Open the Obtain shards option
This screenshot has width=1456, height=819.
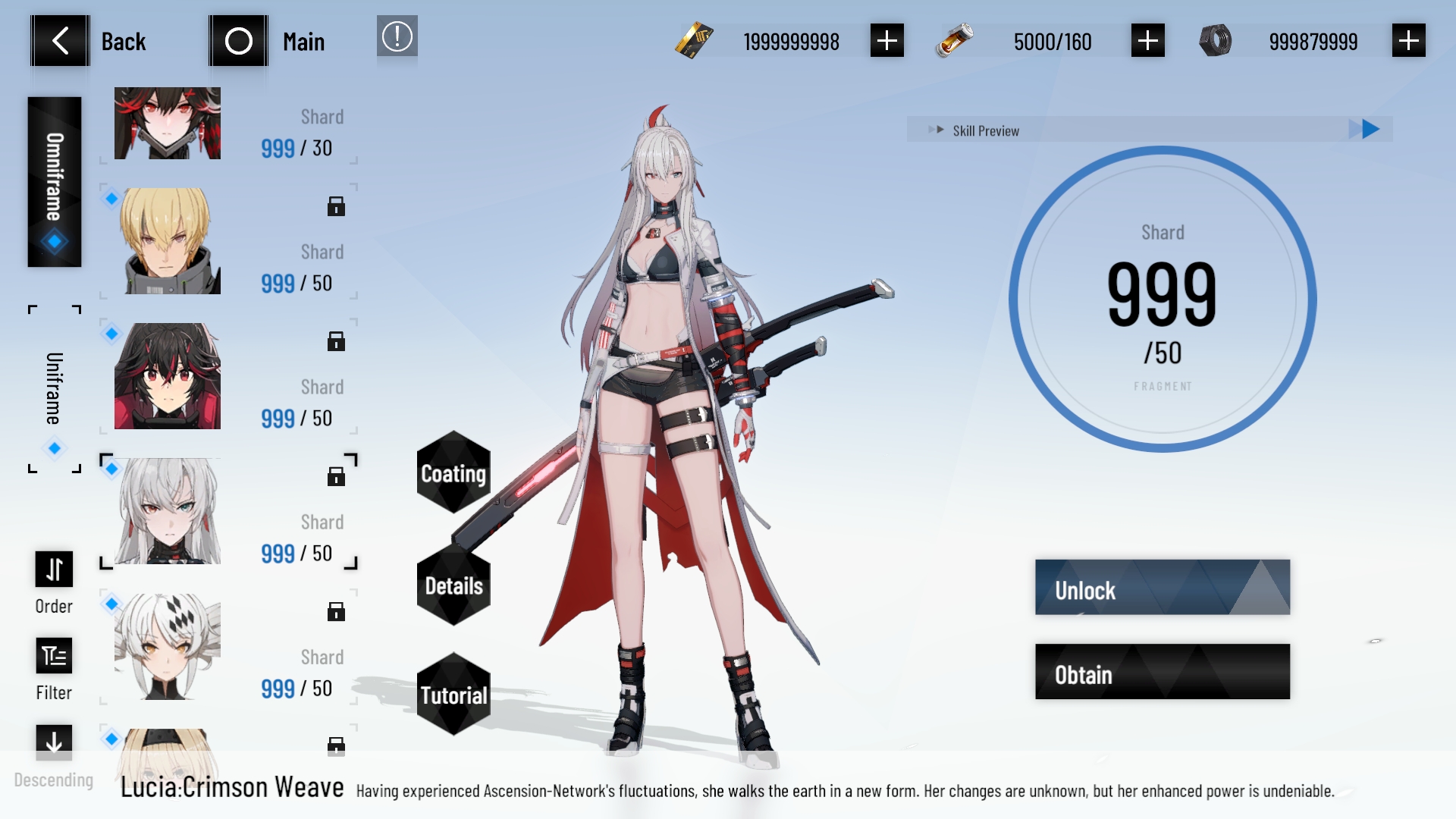click(x=1162, y=672)
